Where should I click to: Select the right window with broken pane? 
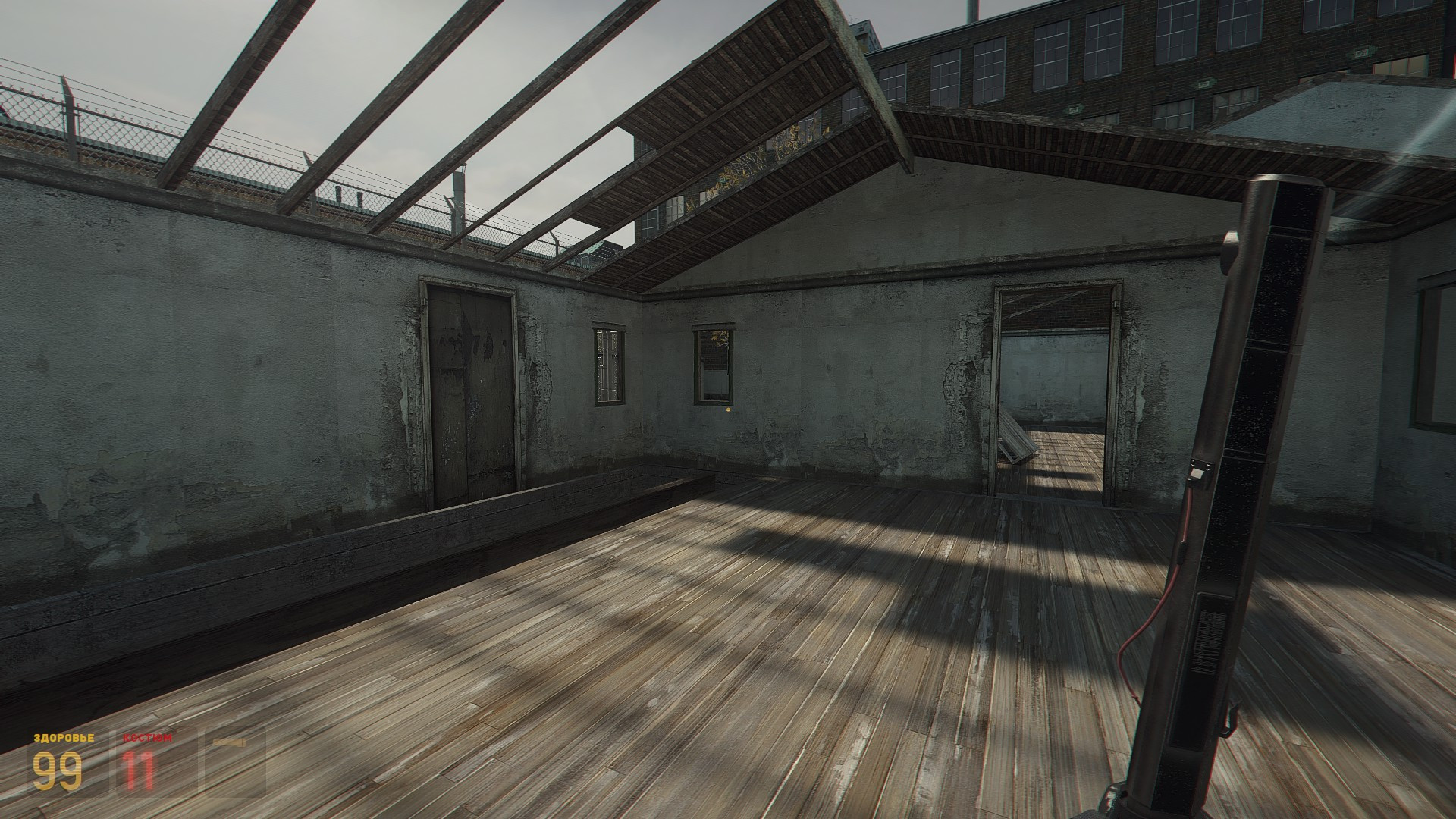point(713,364)
